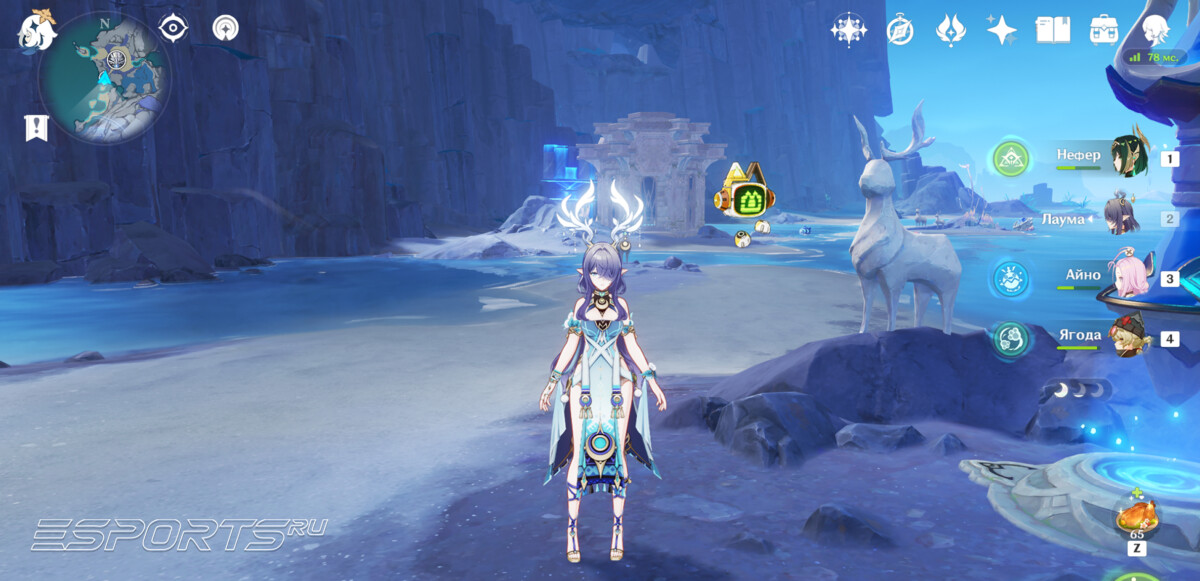1200x581 pixels.
Task: Open the winged emblem icon
Action: (x=950, y=30)
